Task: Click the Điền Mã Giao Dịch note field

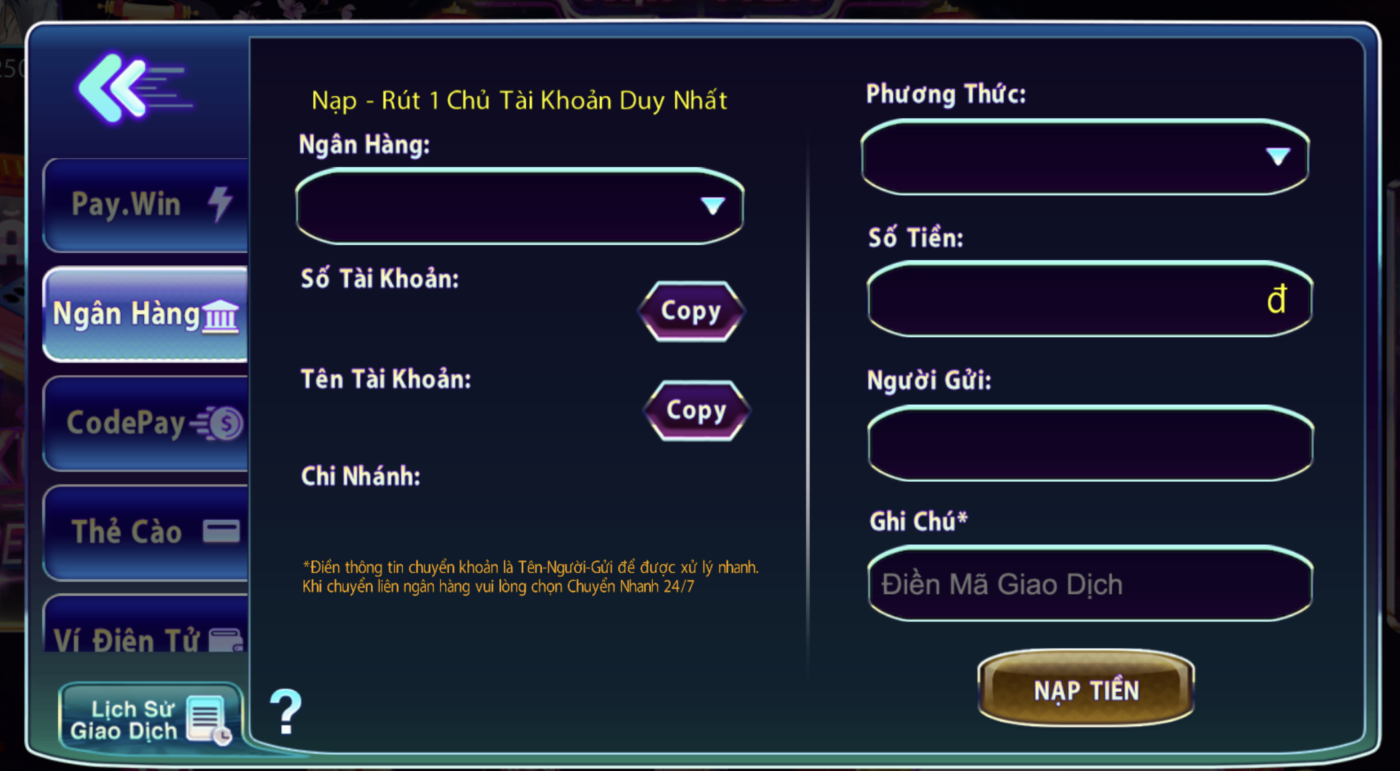Action: tap(1089, 584)
